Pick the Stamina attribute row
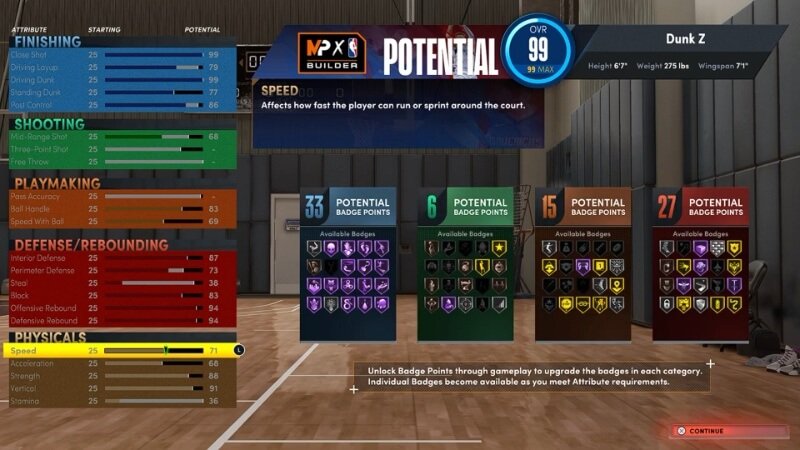This screenshot has width=800, height=450. coord(120,401)
